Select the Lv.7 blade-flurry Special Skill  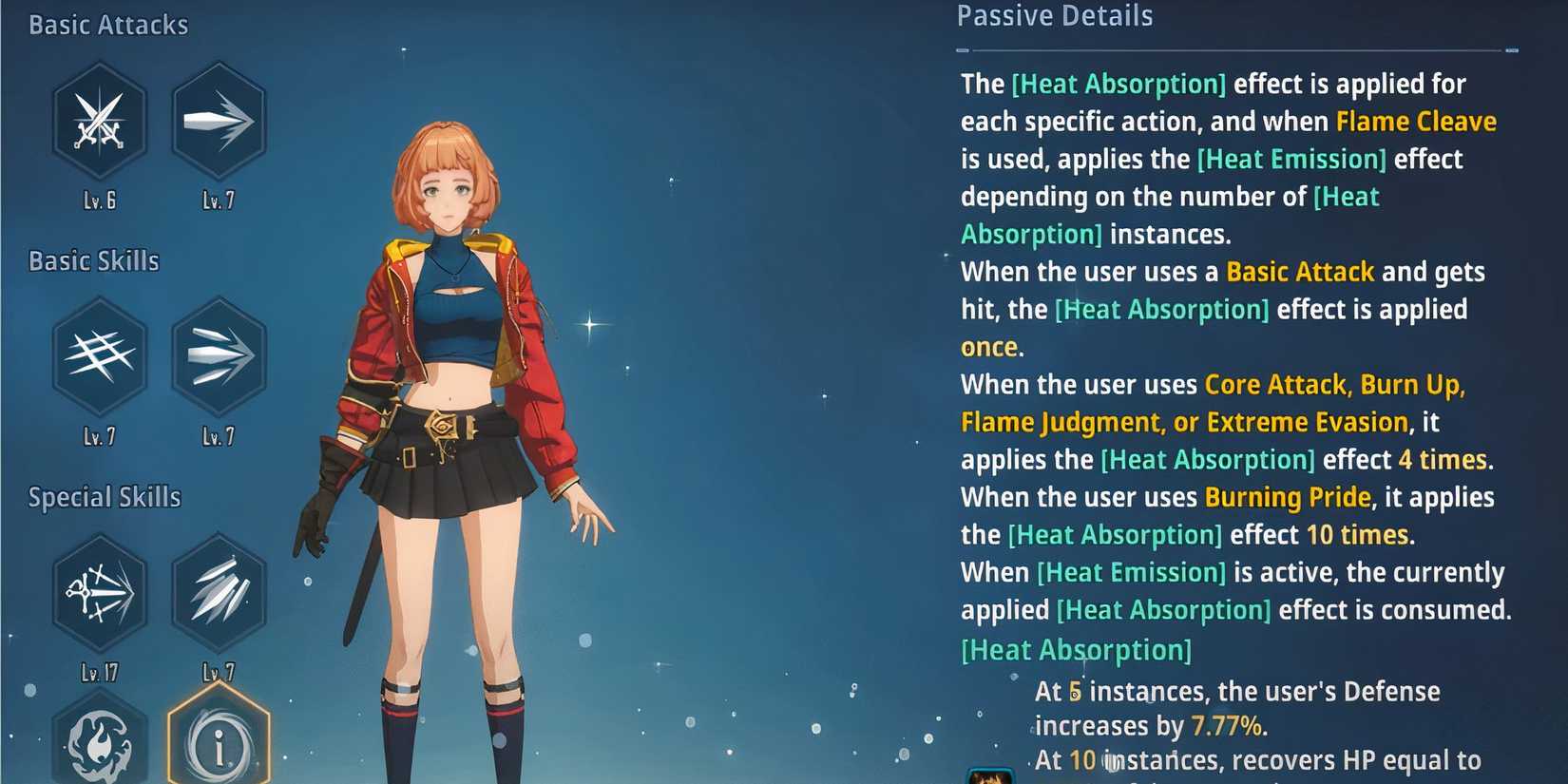pyautogui.click(x=218, y=591)
